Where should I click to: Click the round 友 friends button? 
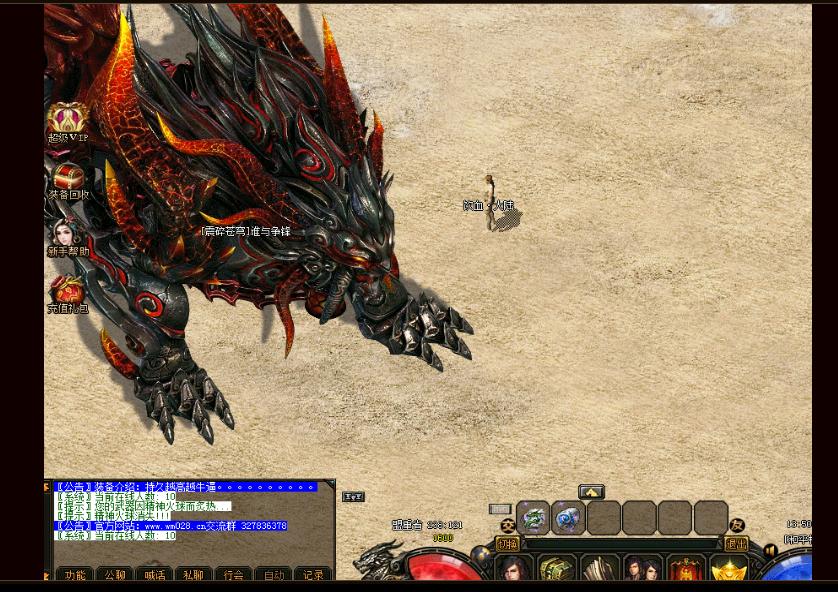[737, 525]
